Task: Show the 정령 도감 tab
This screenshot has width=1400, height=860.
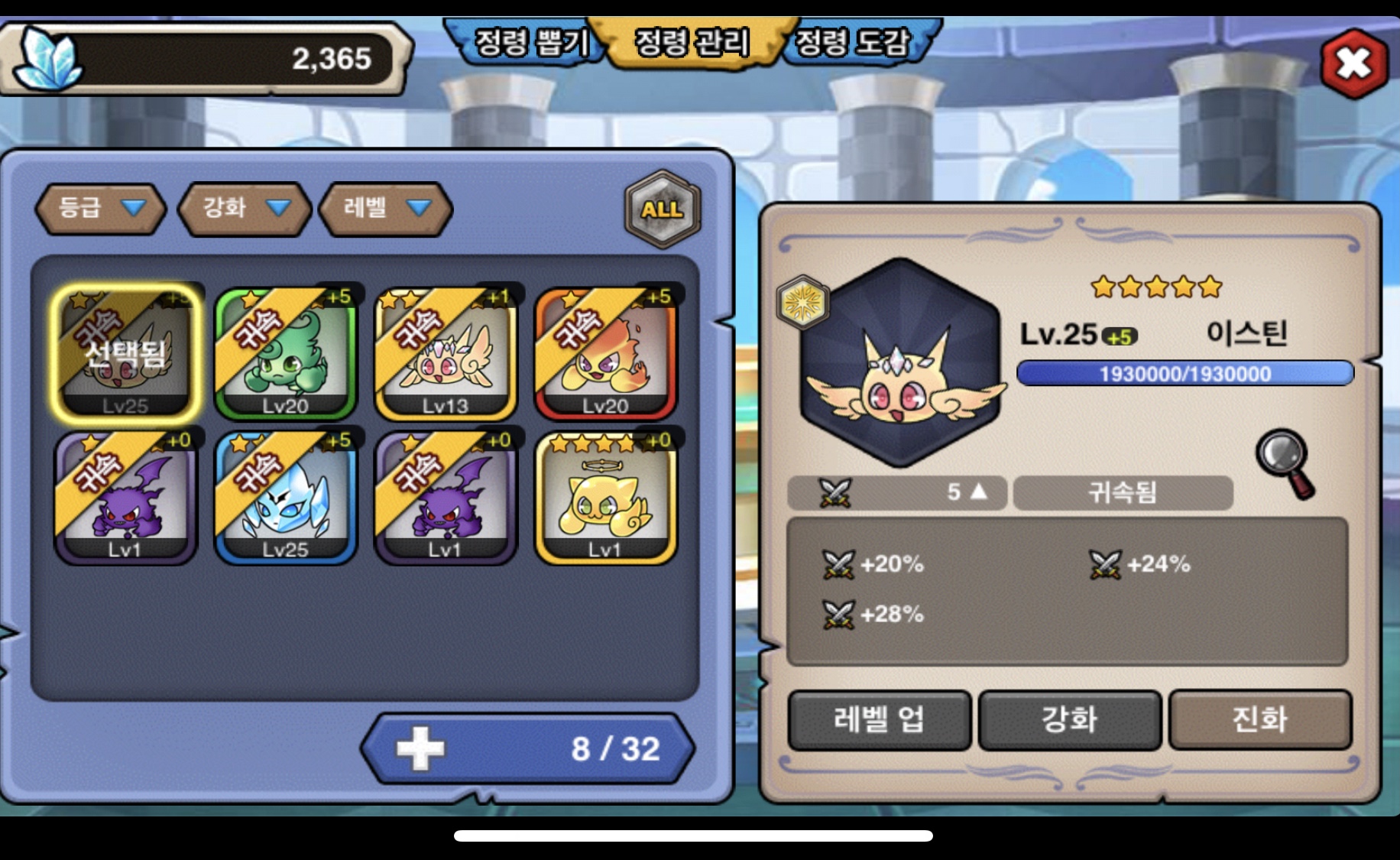Action: tap(854, 43)
